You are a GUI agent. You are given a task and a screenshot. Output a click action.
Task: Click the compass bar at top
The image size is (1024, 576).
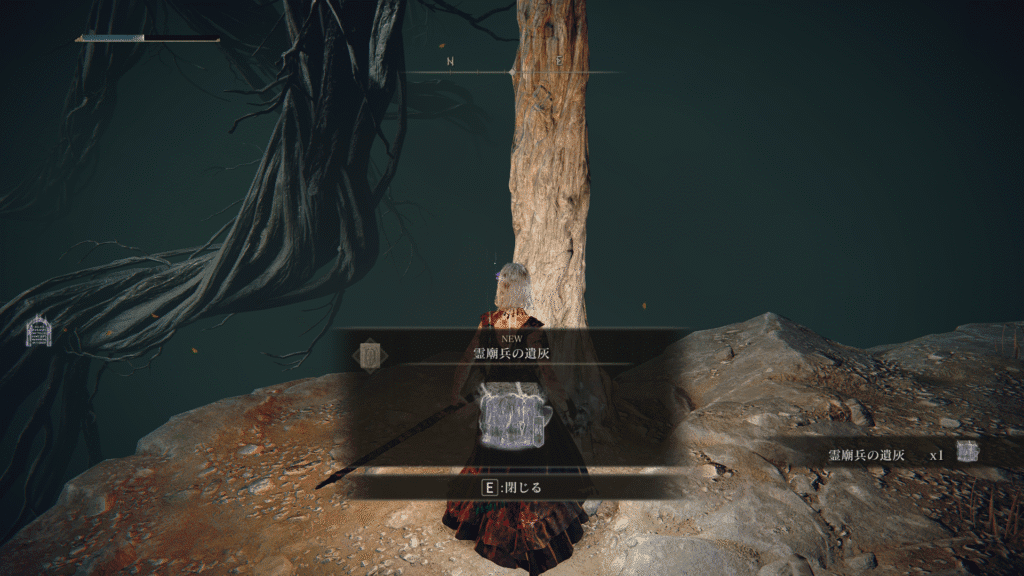pyautogui.click(x=512, y=71)
